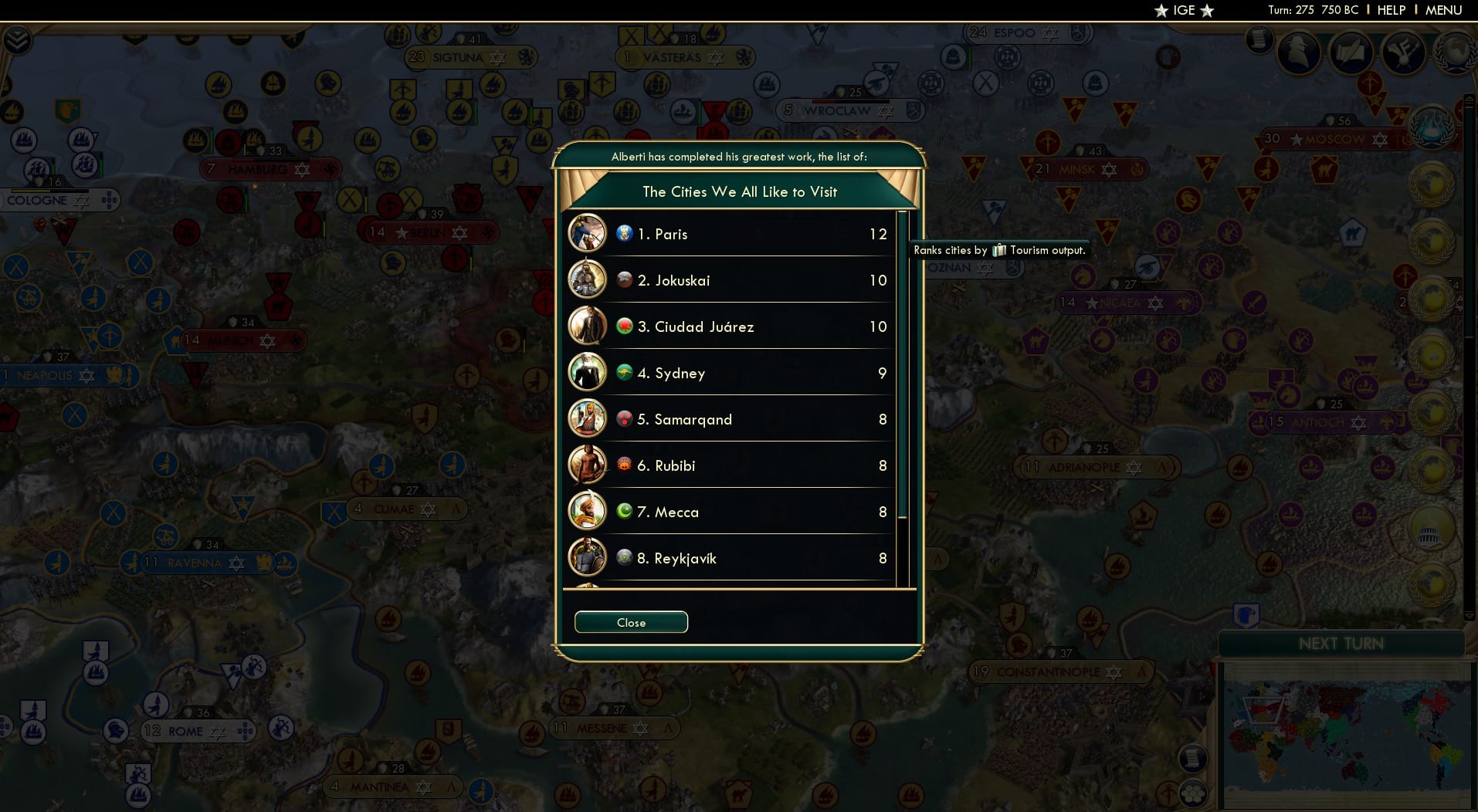Click the religion icon beside Samarqand
Image resolution: width=1478 pixels, height=812 pixels.
[x=624, y=418]
